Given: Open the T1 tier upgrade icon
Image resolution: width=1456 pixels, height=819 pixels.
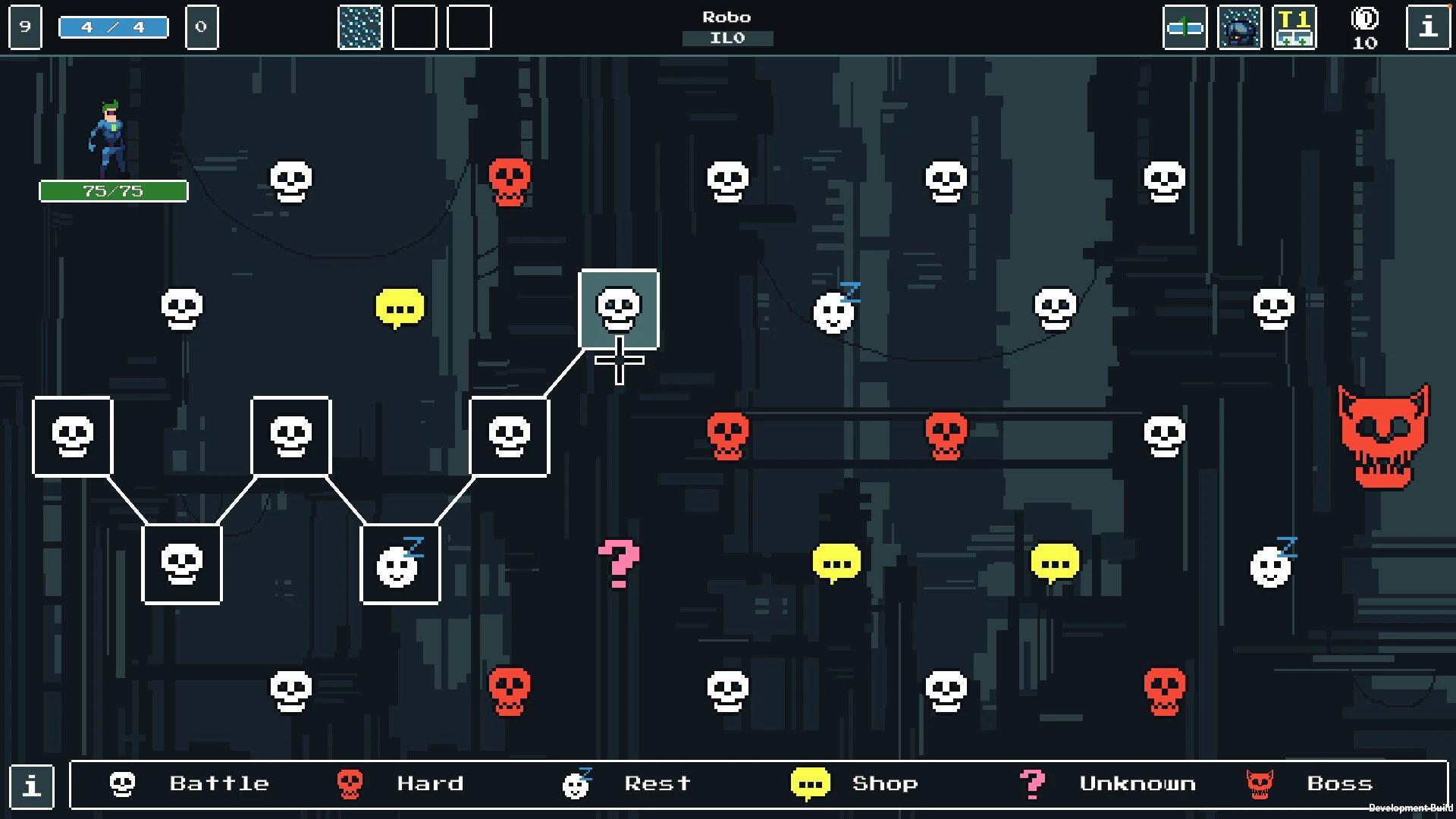Looking at the screenshot, I should pos(1294,28).
